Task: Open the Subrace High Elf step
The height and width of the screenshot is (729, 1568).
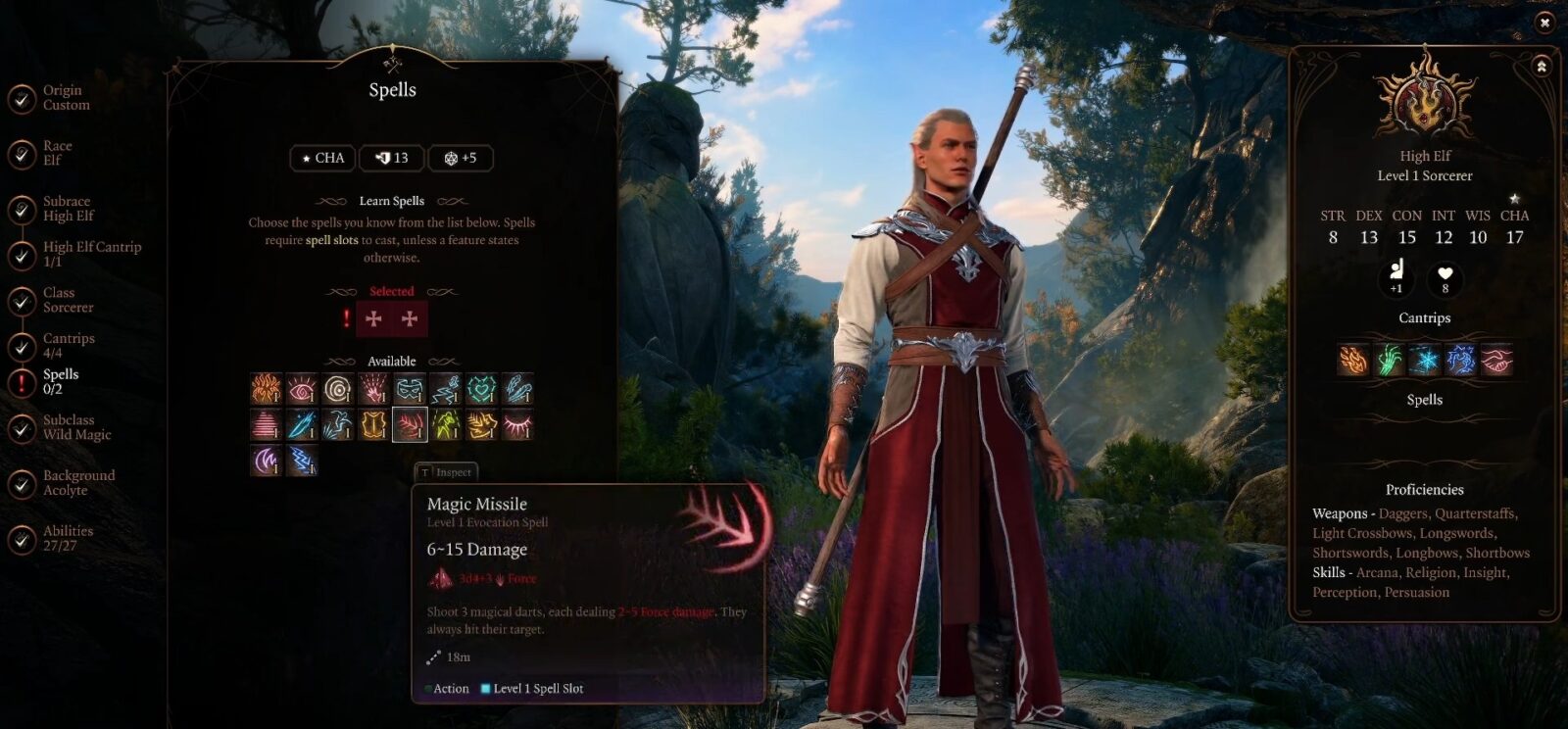Action: (68, 209)
